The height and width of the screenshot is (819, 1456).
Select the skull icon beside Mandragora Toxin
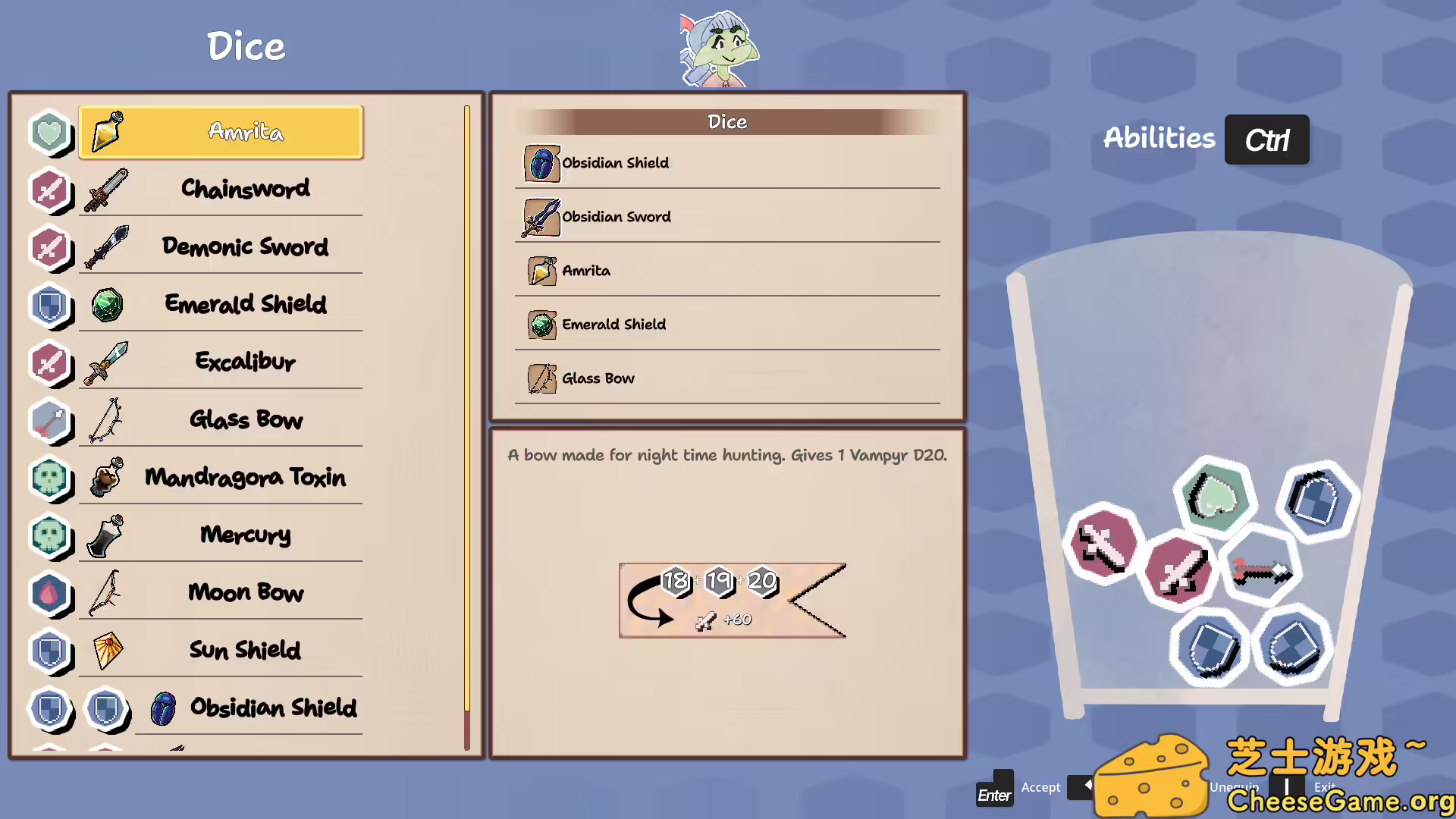tap(49, 477)
